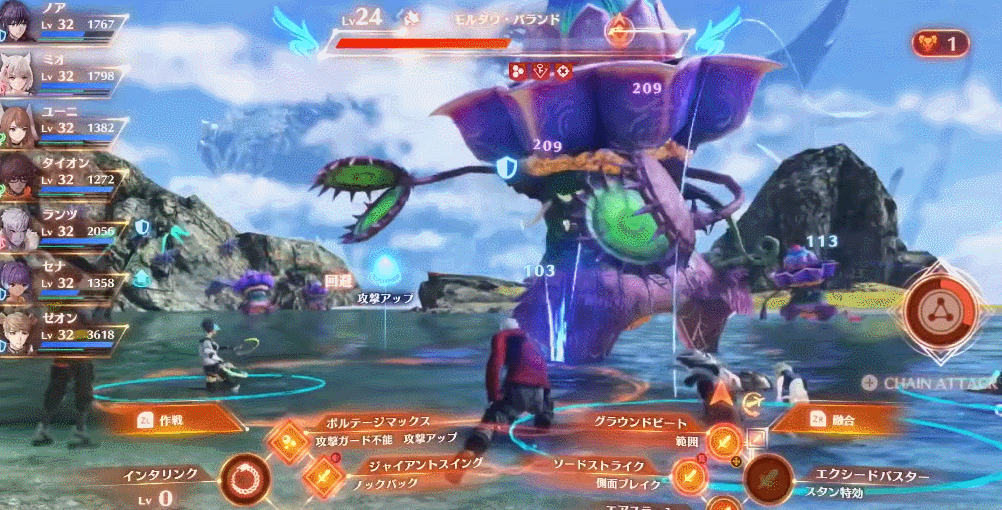Image resolution: width=1002 pixels, height=510 pixels.
Task: Activate the グラウンドビート art
Action: pyautogui.click(x=723, y=438)
